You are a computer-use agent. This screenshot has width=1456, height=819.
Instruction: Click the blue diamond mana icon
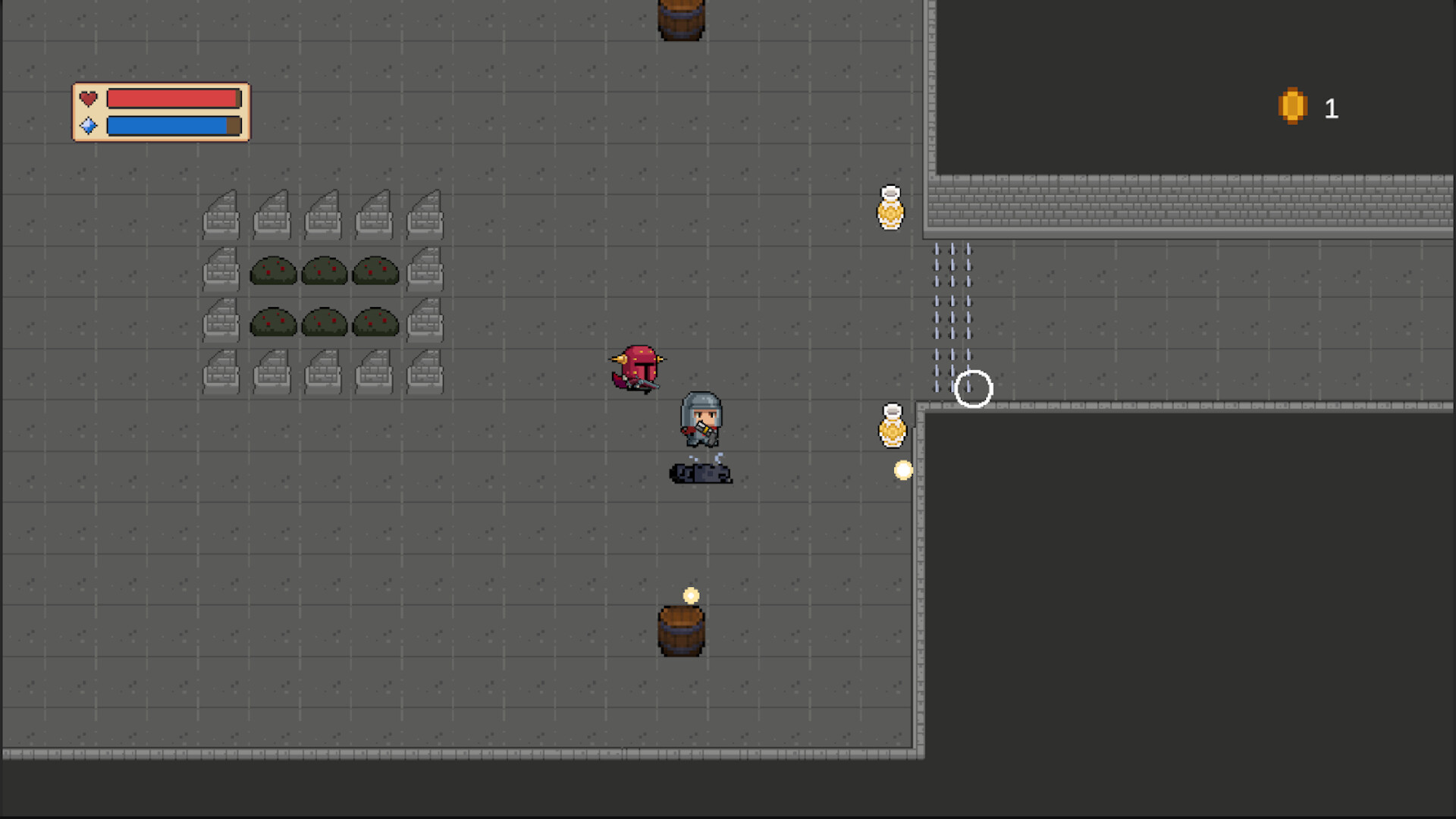coord(89,125)
